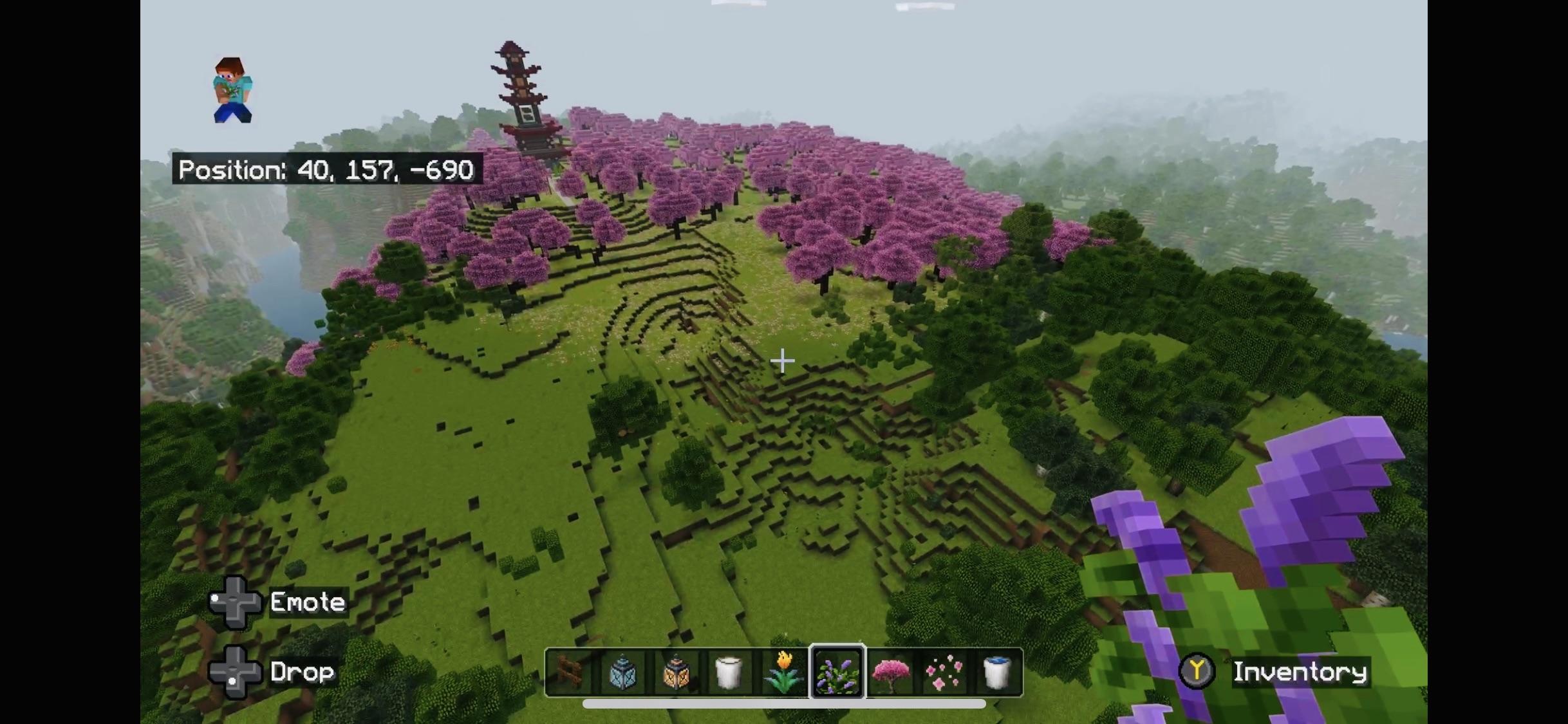Select the milk bucket in the hotbar
Image resolution: width=1568 pixels, height=724 pixels.
click(x=729, y=672)
